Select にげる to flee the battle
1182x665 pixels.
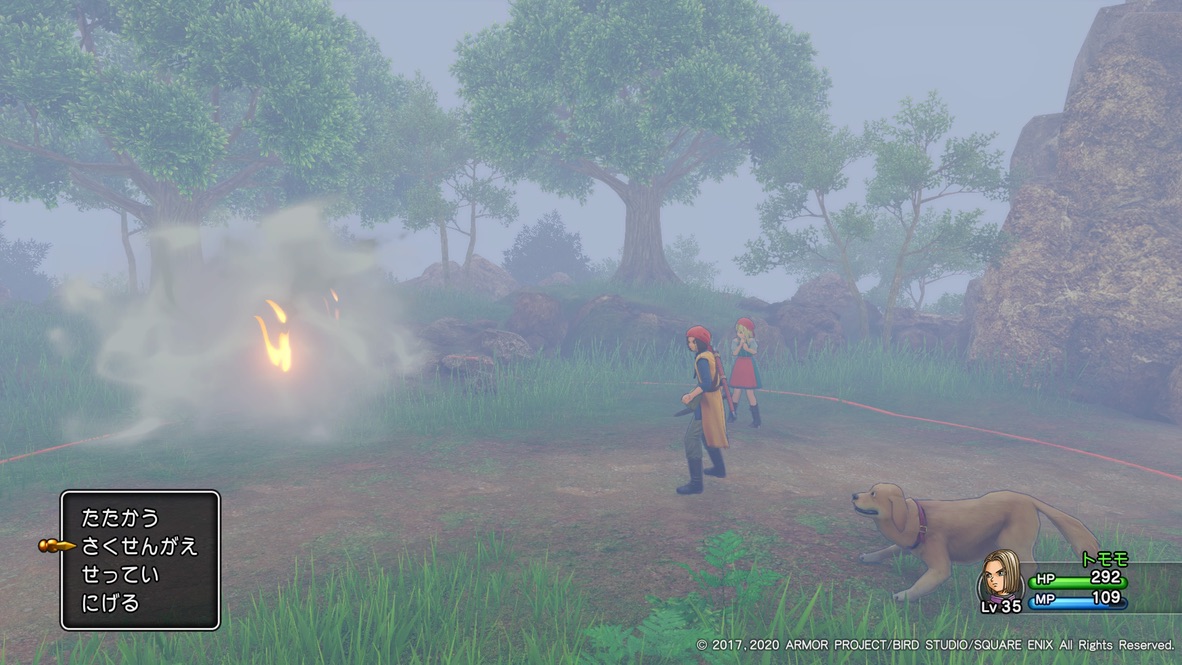coord(110,603)
